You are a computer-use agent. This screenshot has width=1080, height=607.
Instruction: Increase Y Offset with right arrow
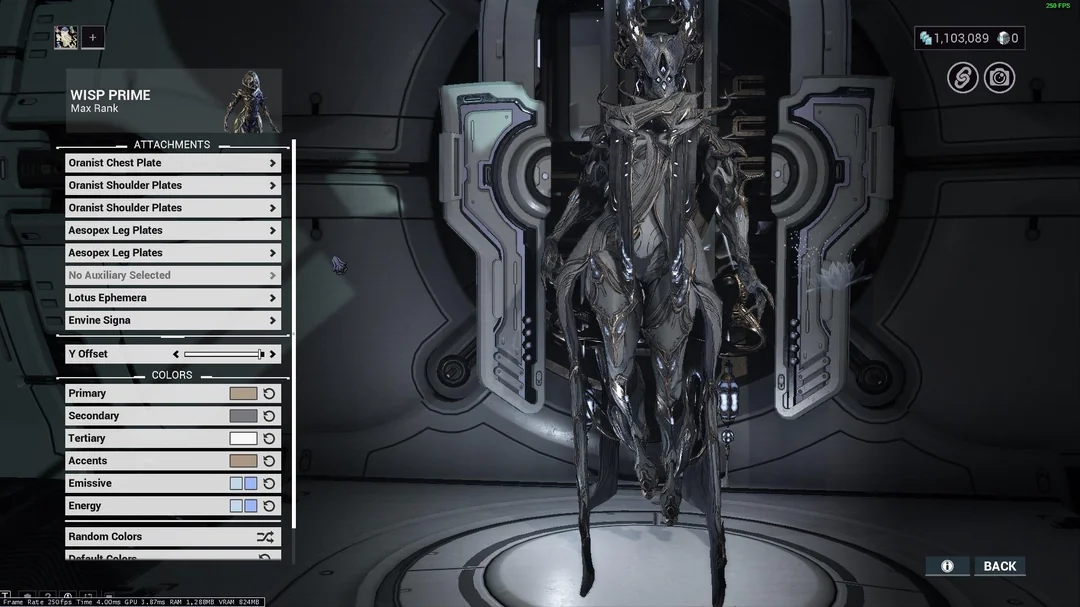pos(272,354)
